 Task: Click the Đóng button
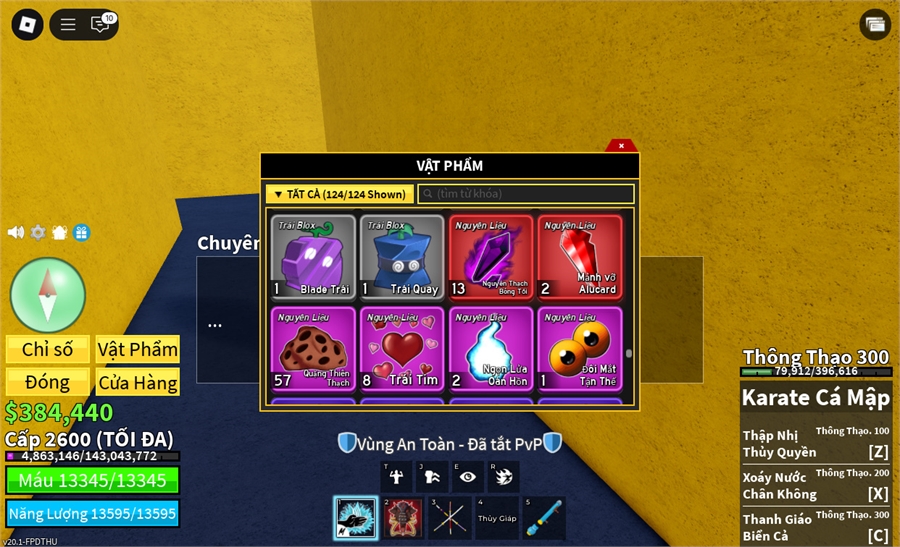click(x=48, y=382)
